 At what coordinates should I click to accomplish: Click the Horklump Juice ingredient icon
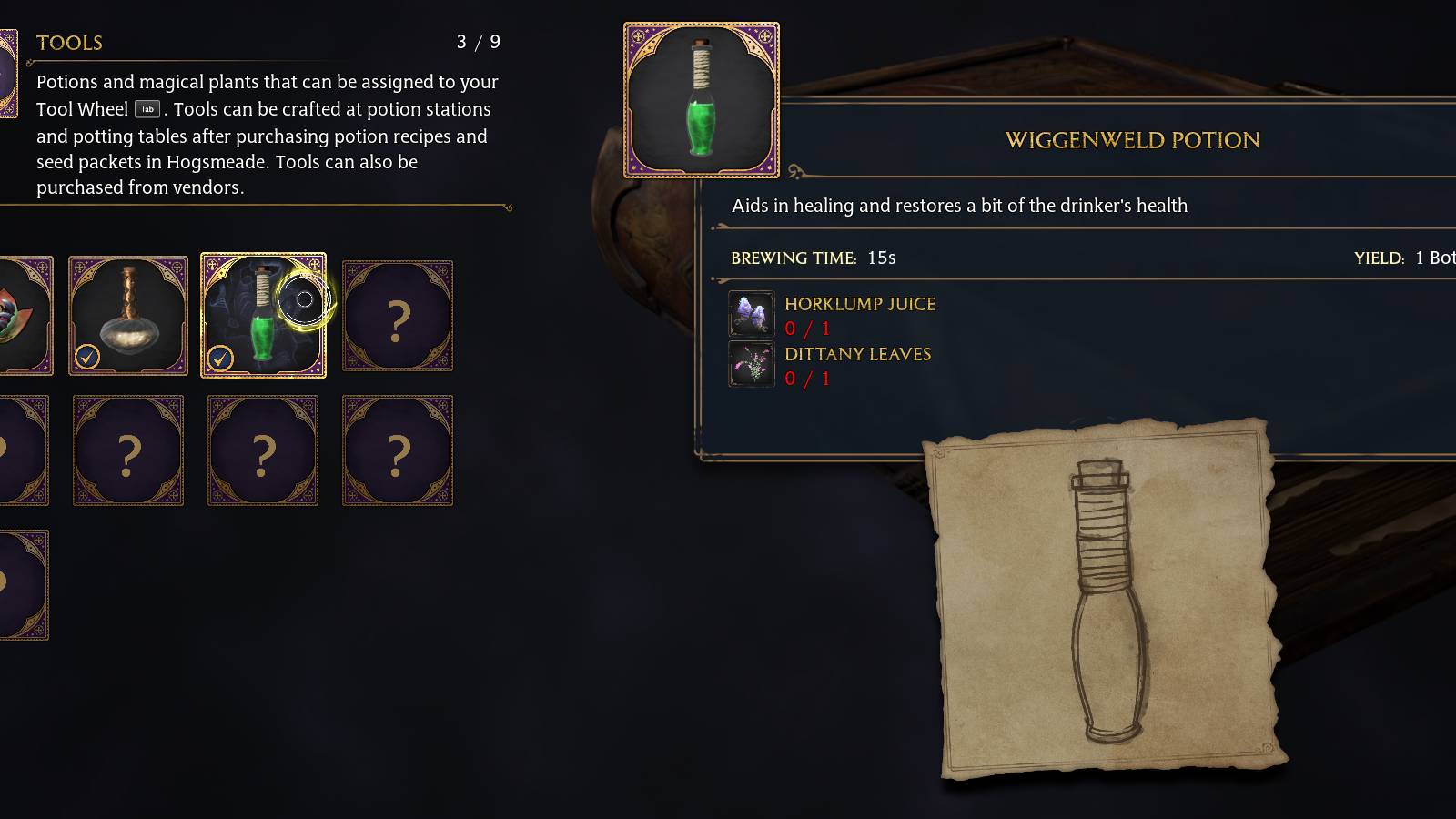pos(751,314)
